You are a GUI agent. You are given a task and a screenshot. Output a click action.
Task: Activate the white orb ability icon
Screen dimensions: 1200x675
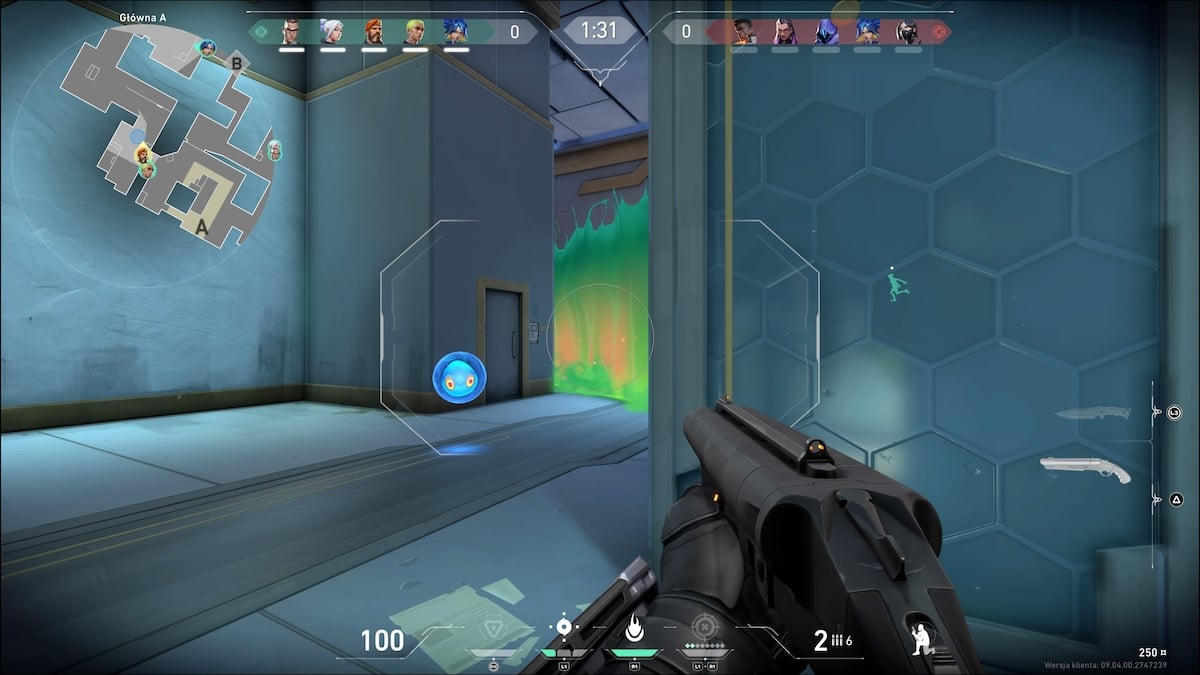tap(564, 628)
